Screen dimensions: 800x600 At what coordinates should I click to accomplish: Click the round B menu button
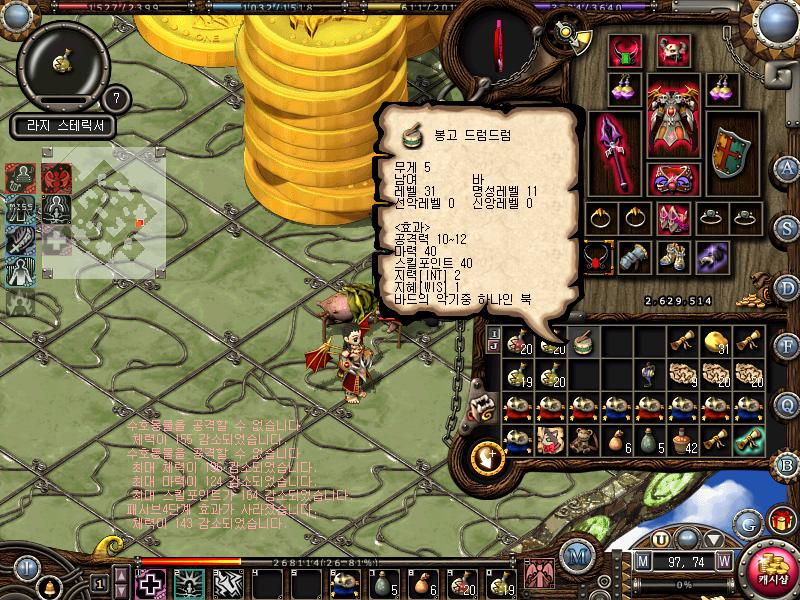pyautogui.click(x=787, y=463)
